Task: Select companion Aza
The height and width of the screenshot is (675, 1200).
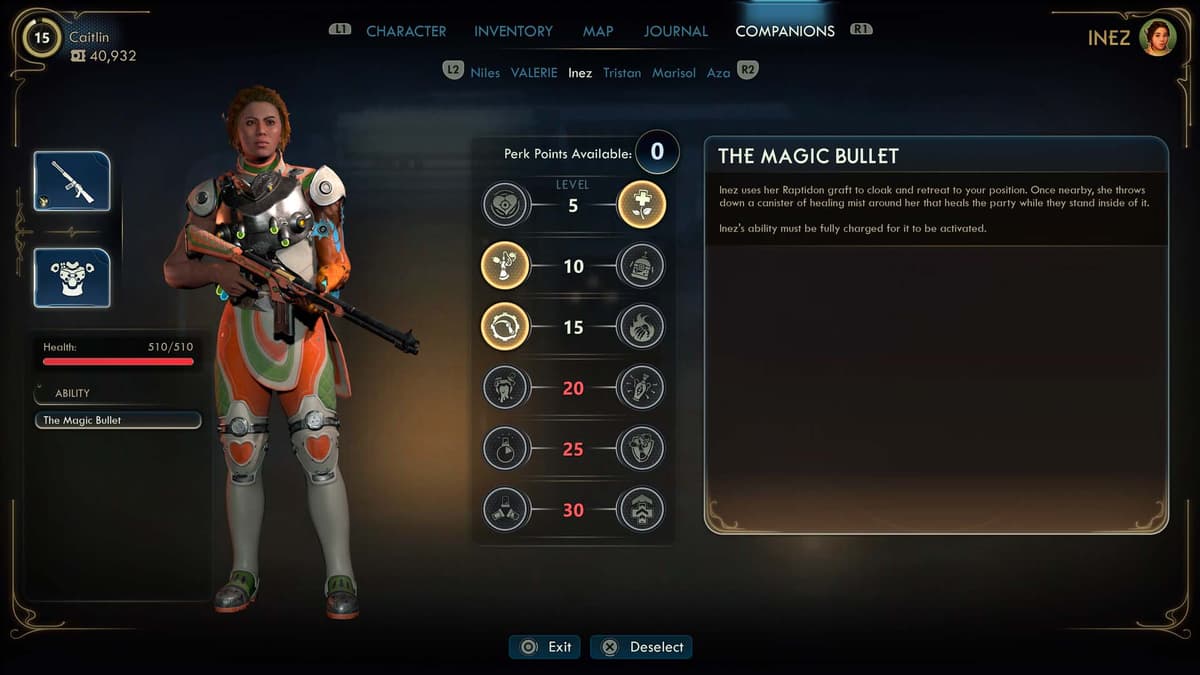Action: 718,73
